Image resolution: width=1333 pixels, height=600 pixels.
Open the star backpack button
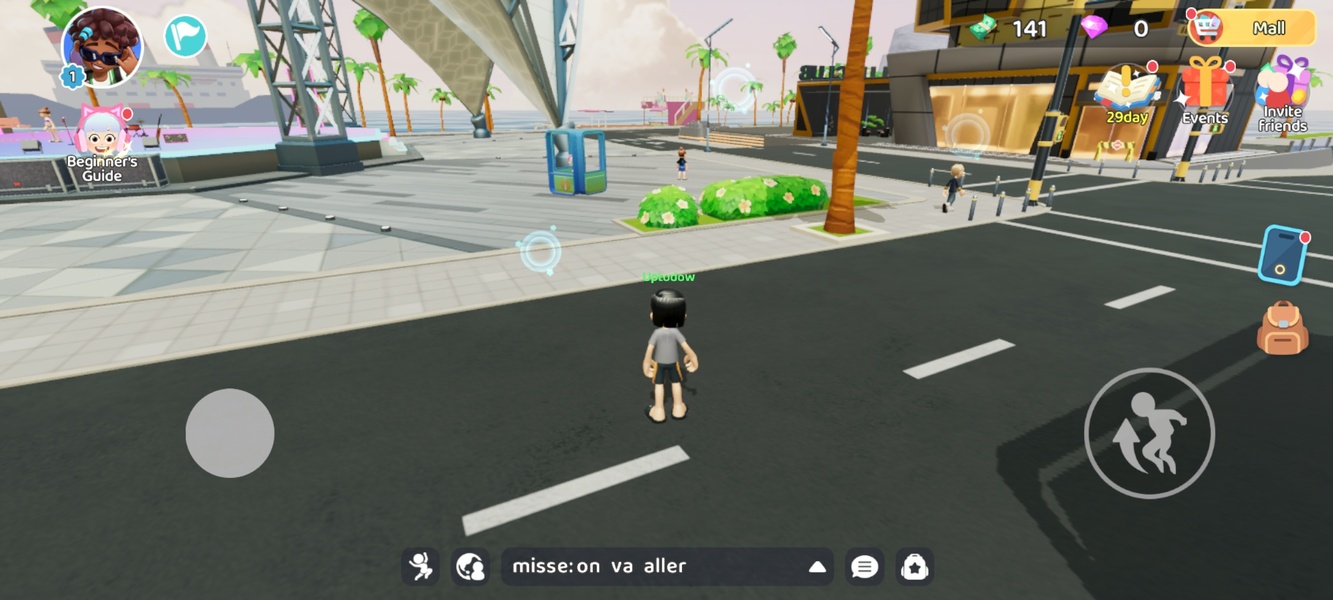coord(915,567)
